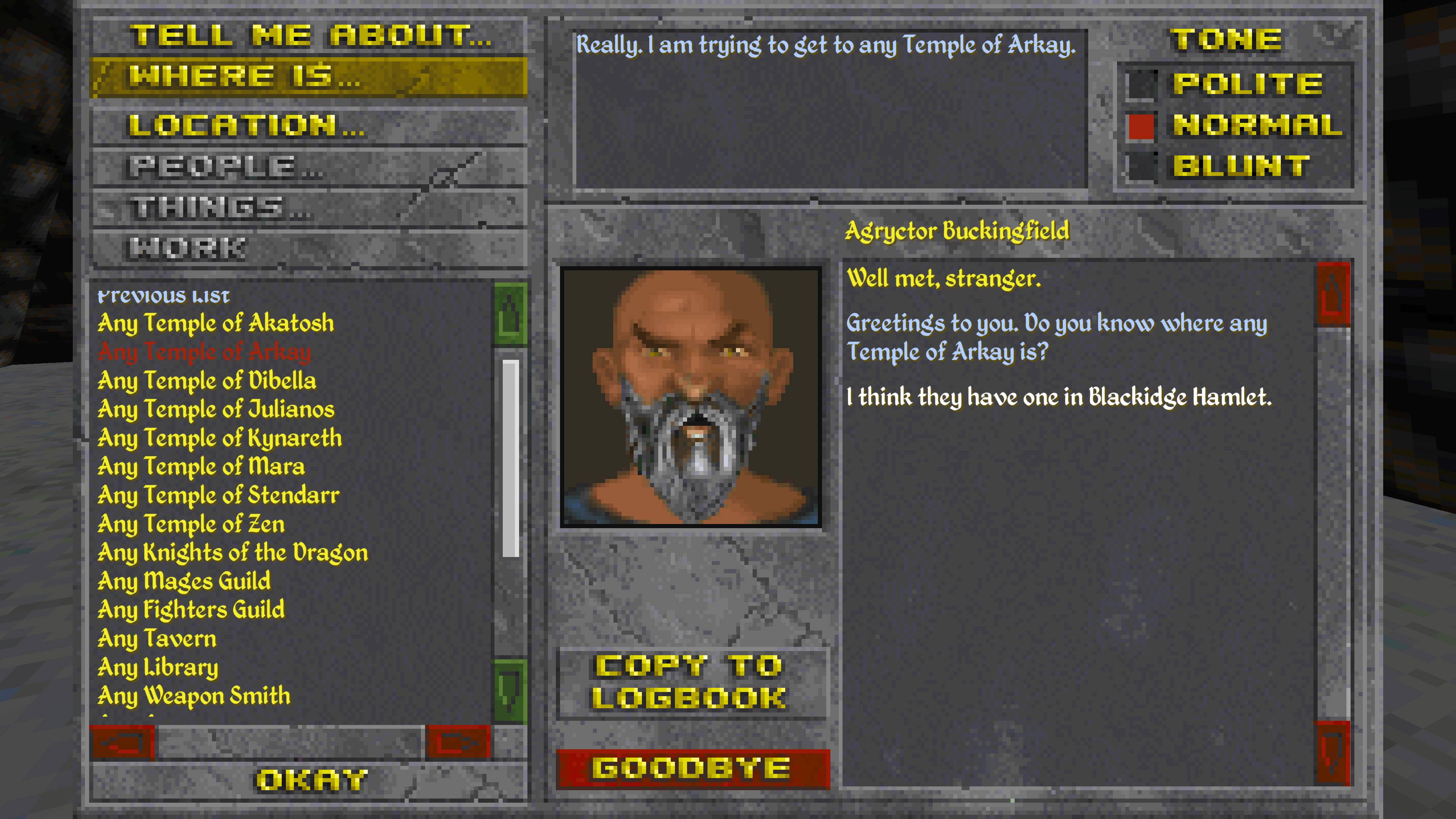The width and height of the screenshot is (1456, 819).
Task: Switch to the TELL ME ABOUT... mode
Action: (x=311, y=36)
